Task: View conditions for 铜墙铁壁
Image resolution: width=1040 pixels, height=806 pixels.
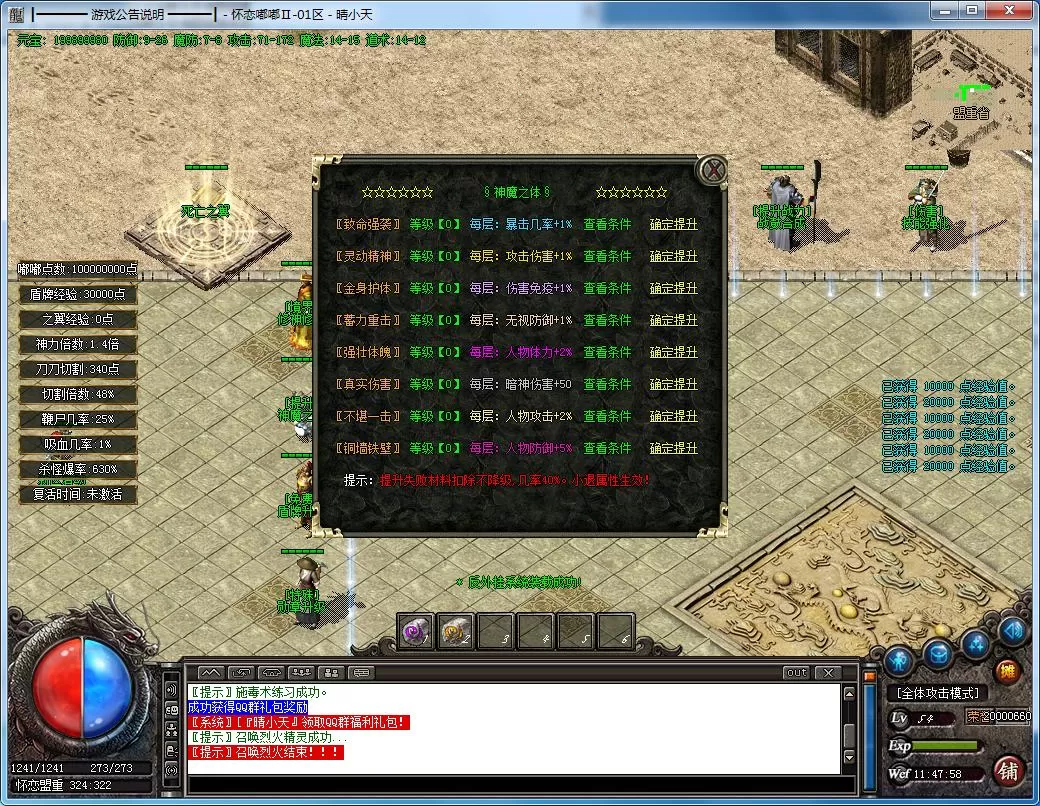Action: 608,448
